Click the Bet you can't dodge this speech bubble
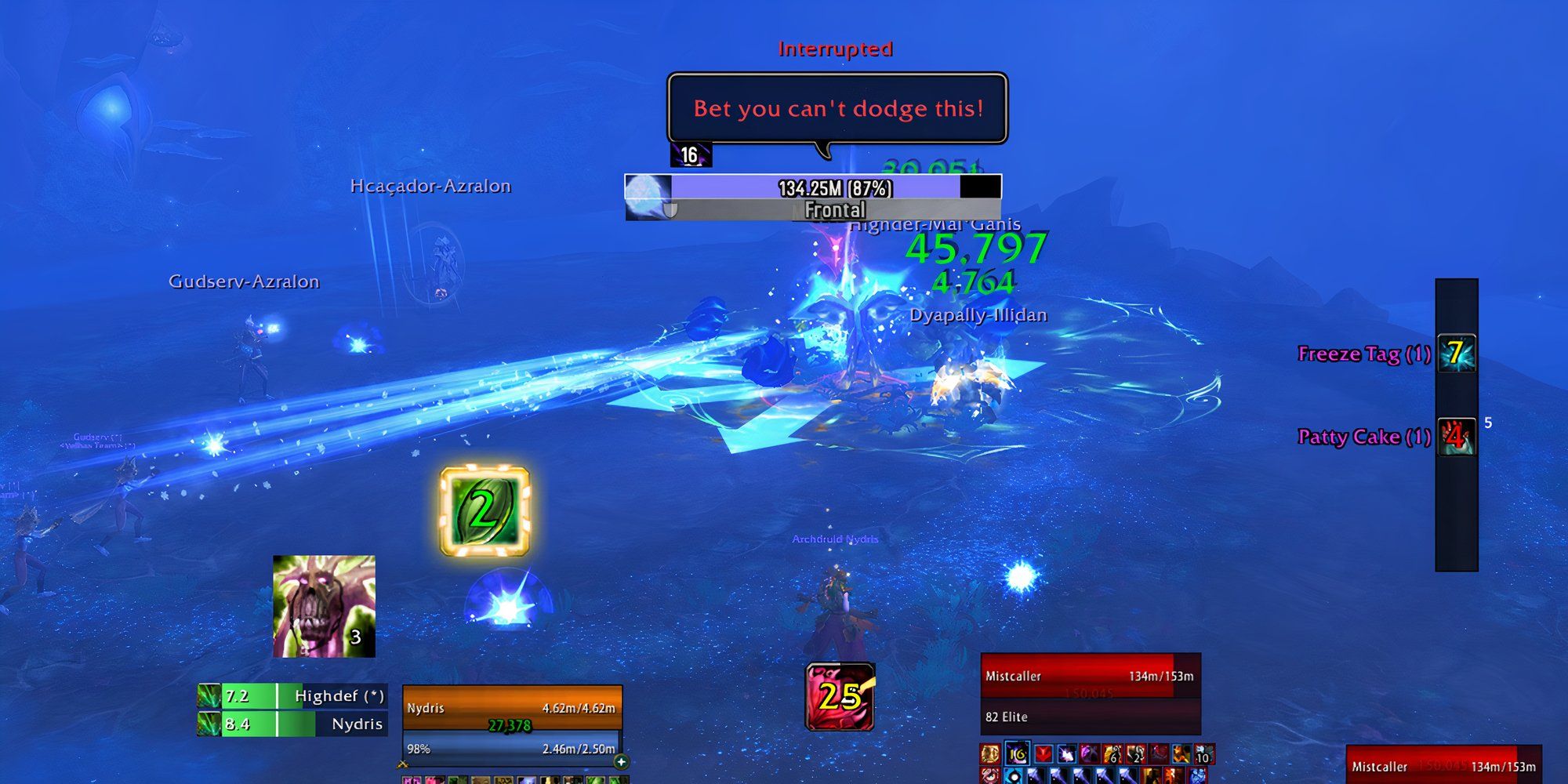 pyautogui.click(x=837, y=109)
